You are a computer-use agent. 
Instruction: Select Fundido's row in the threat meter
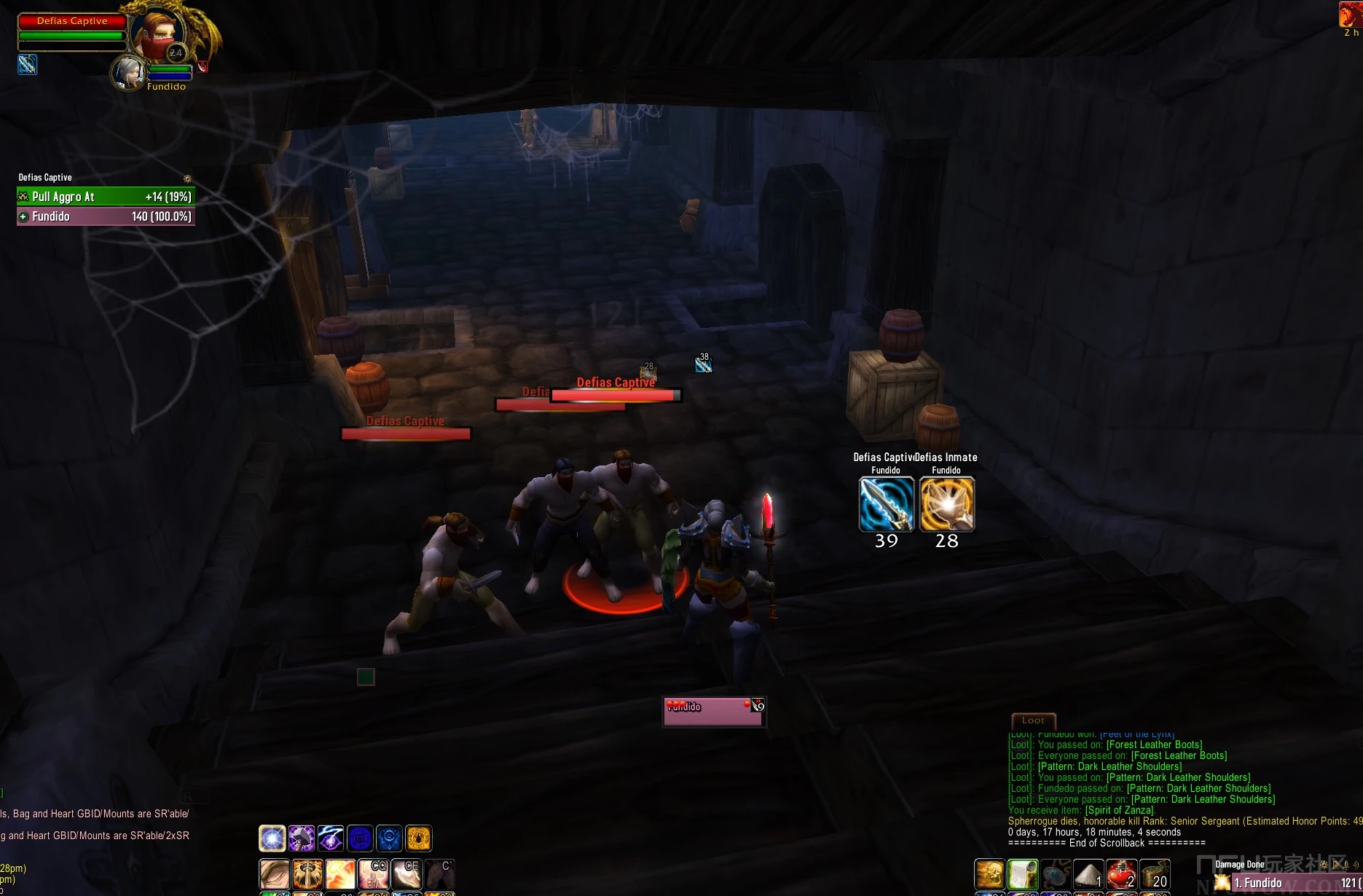tap(106, 216)
